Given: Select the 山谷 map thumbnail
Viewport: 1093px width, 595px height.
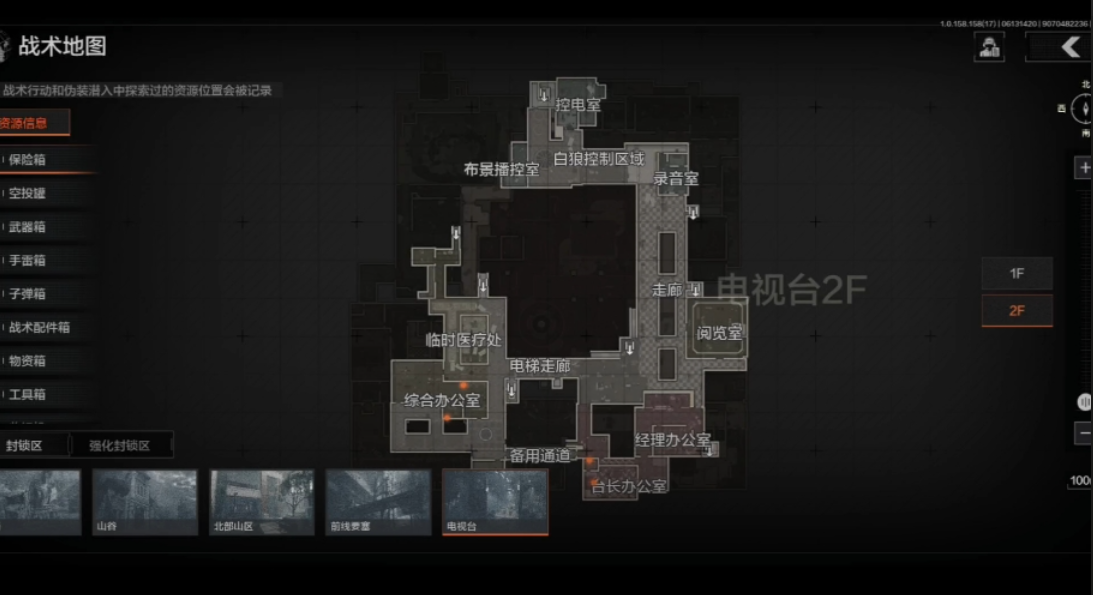Looking at the screenshot, I should (x=145, y=502).
